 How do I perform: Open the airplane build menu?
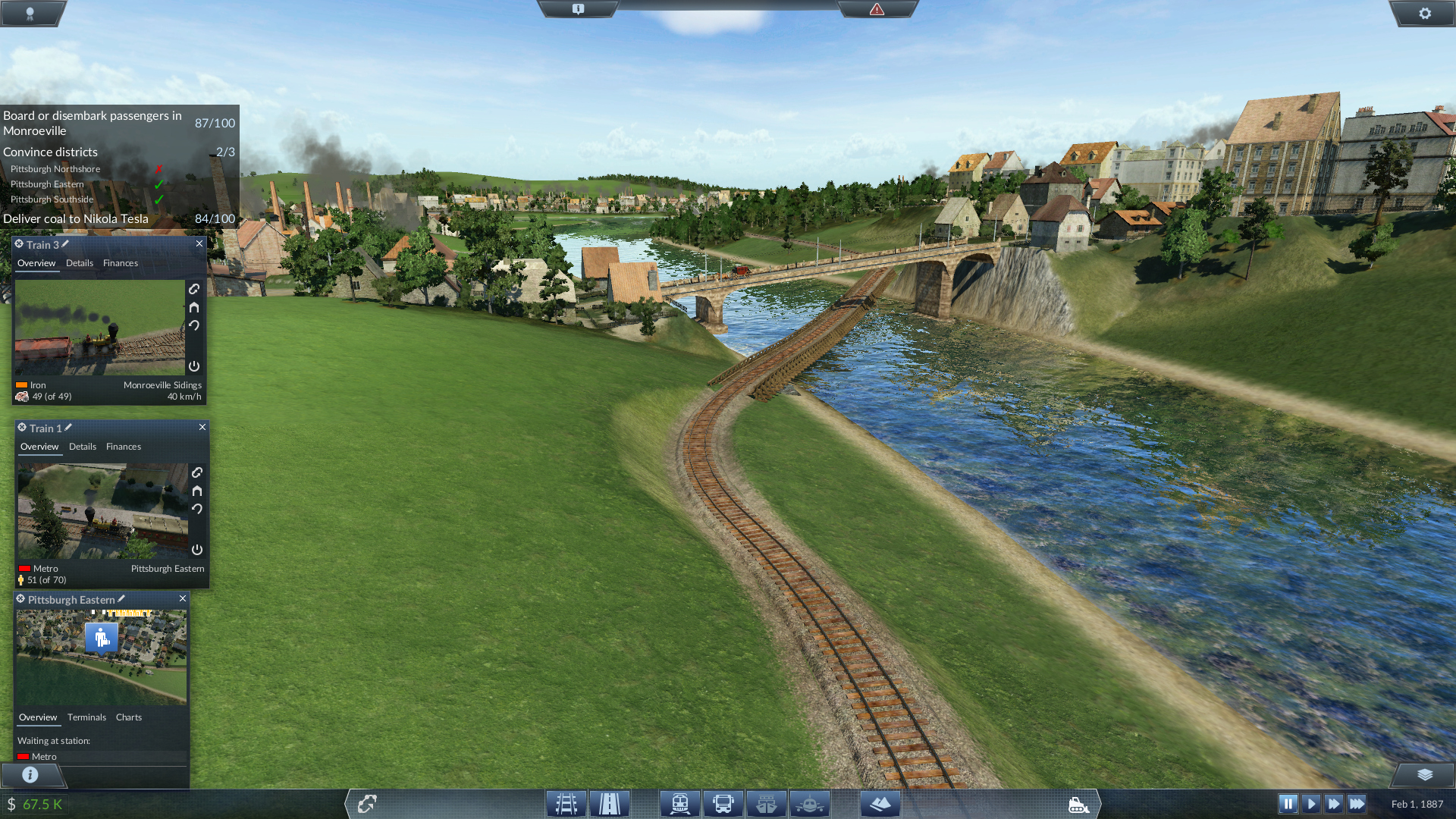coord(809,804)
